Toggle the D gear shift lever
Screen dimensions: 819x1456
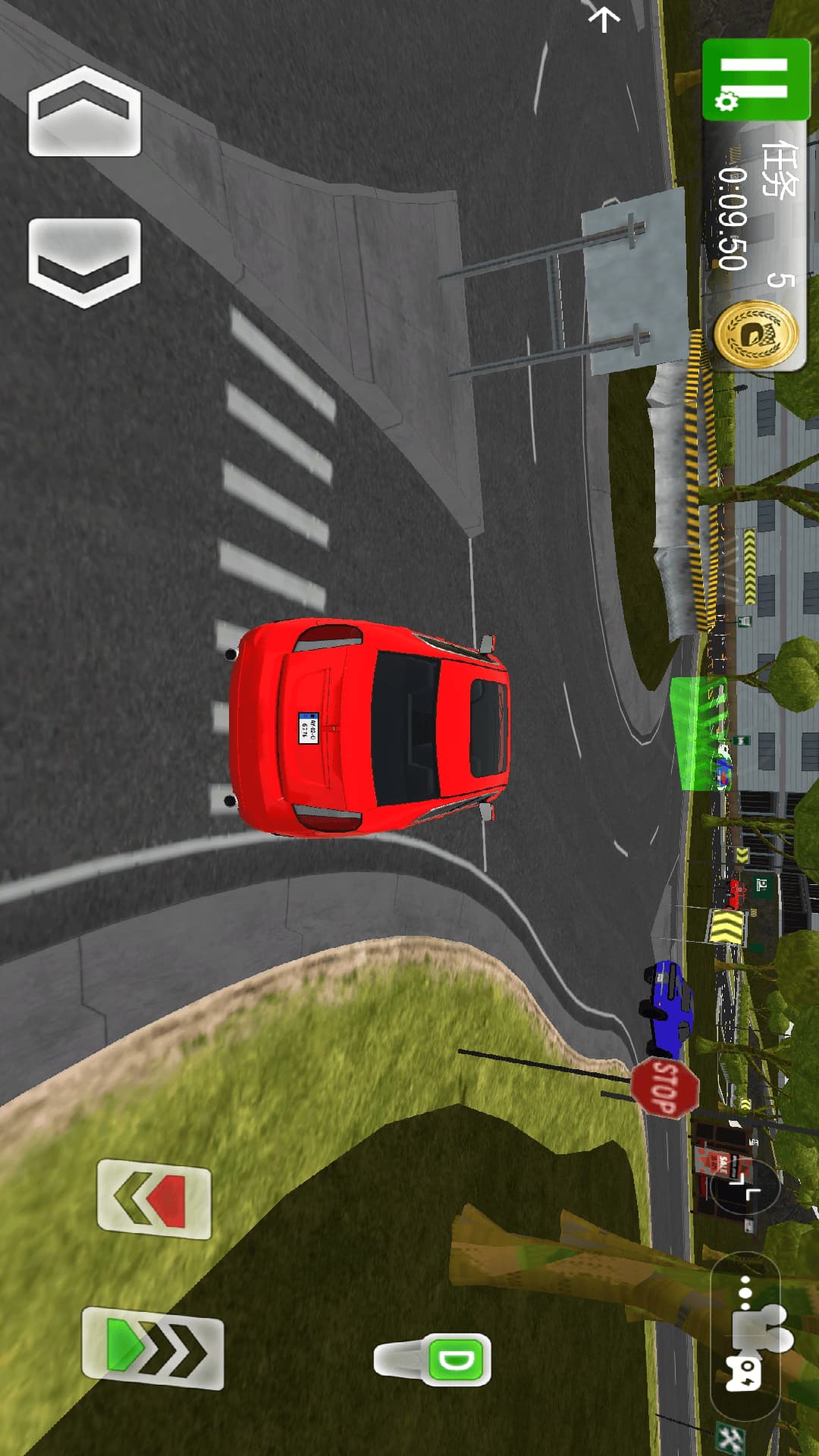[x=434, y=1359]
